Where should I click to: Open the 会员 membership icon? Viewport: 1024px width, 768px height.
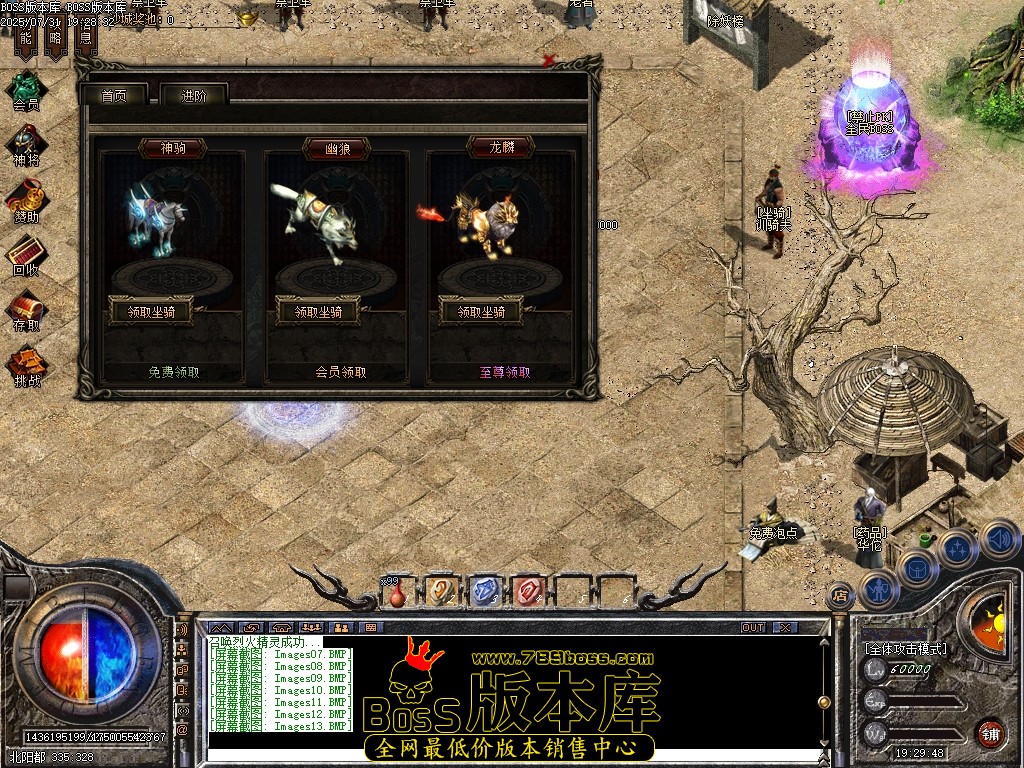point(26,88)
